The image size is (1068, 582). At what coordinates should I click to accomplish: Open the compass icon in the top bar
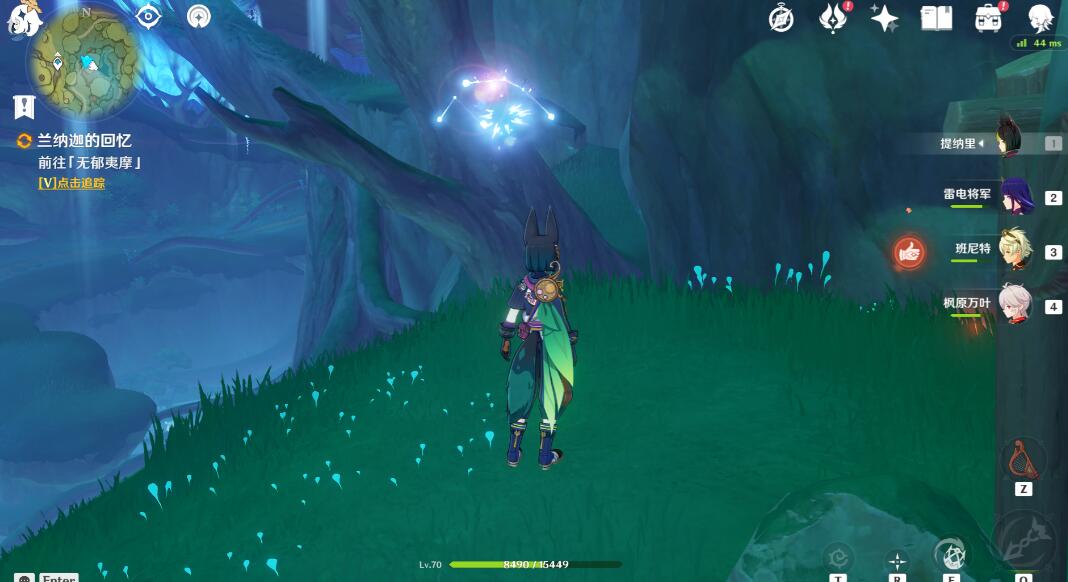781,18
